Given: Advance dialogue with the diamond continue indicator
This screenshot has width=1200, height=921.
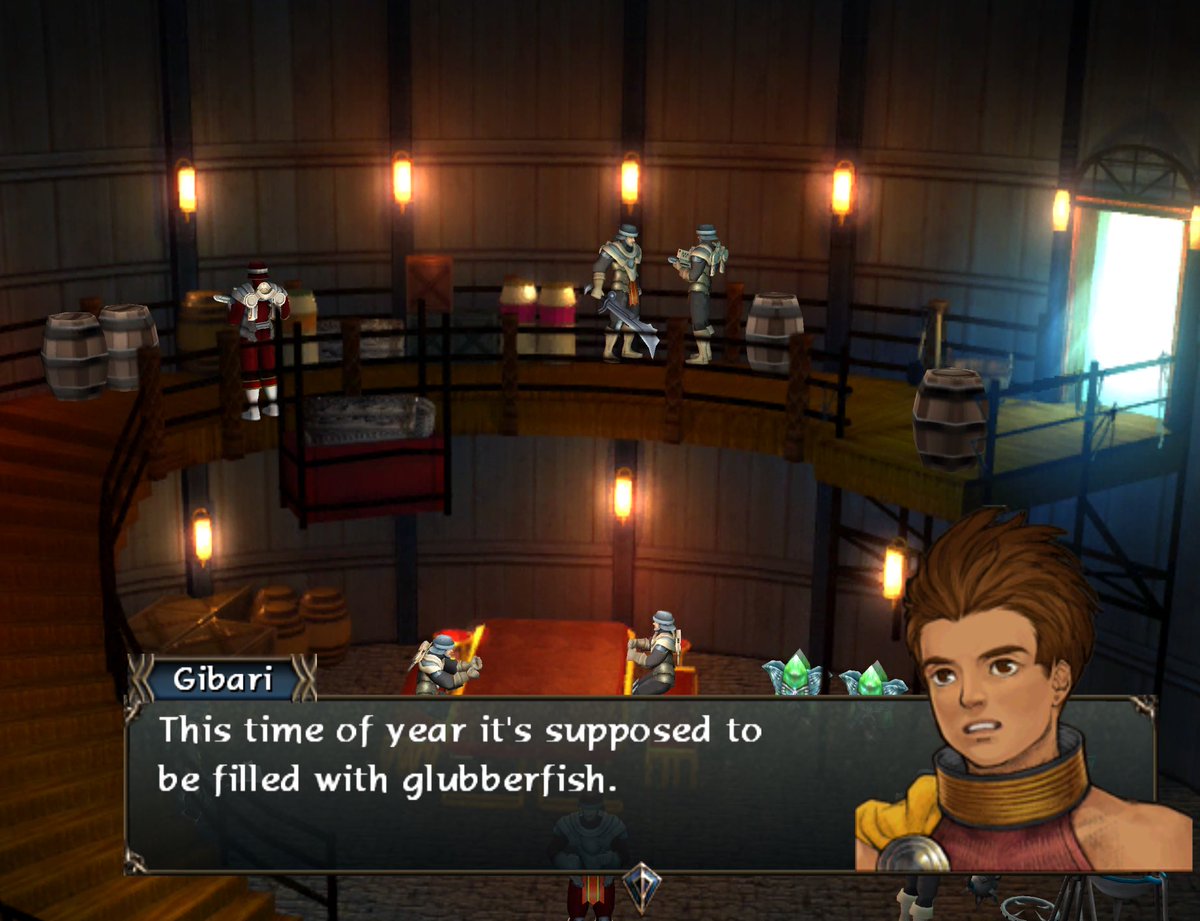Looking at the screenshot, I should click(640, 886).
